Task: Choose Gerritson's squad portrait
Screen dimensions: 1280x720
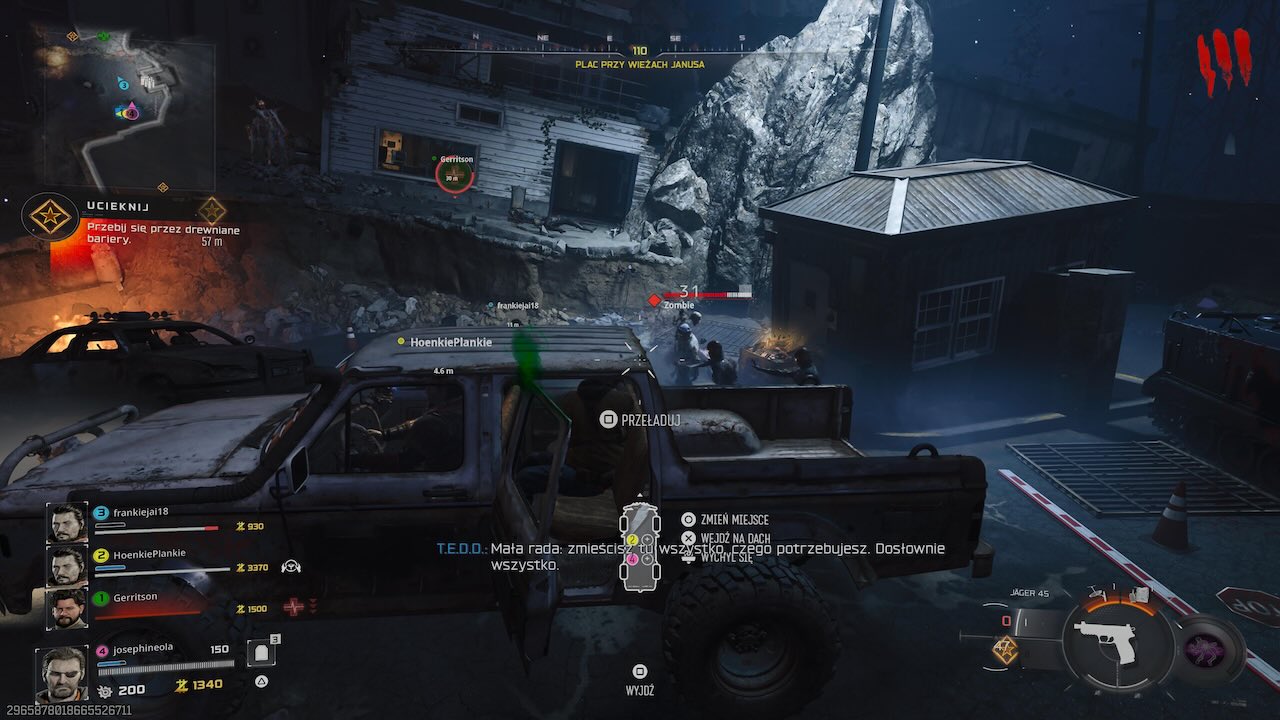Action: [x=67, y=608]
